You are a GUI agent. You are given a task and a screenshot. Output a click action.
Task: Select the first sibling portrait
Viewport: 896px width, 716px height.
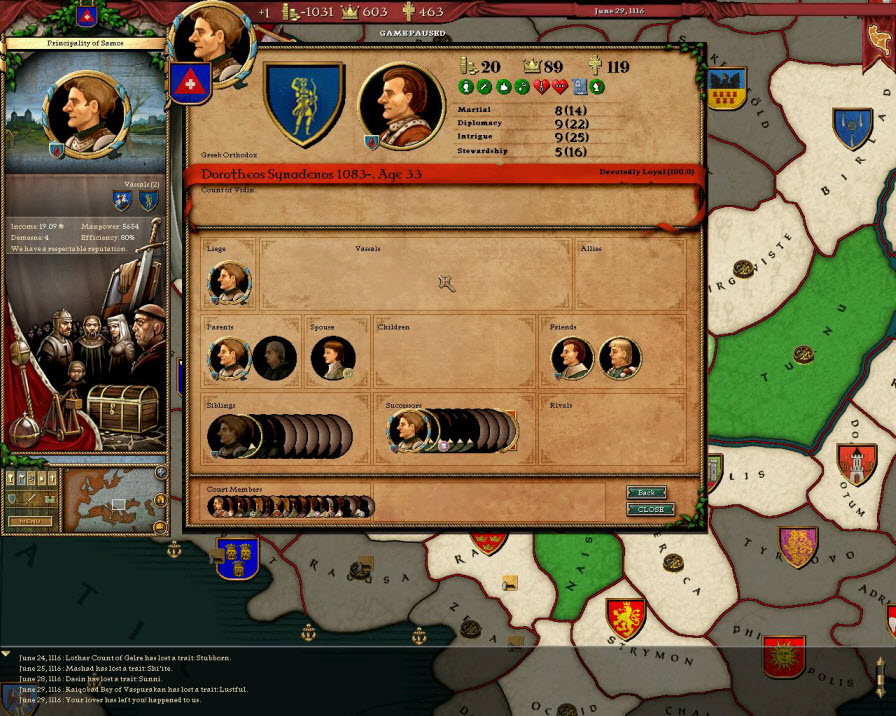(228, 436)
